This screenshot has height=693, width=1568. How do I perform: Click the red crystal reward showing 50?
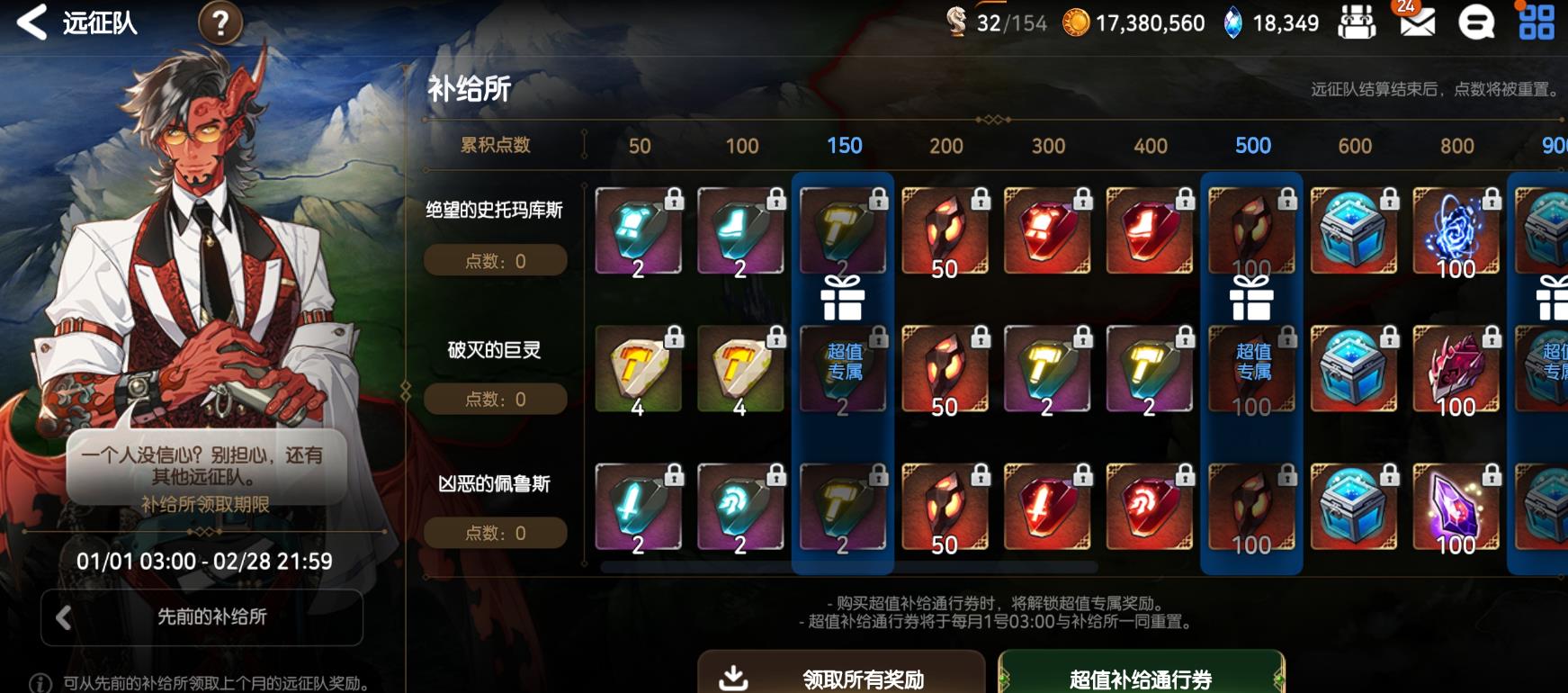[943, 229]
